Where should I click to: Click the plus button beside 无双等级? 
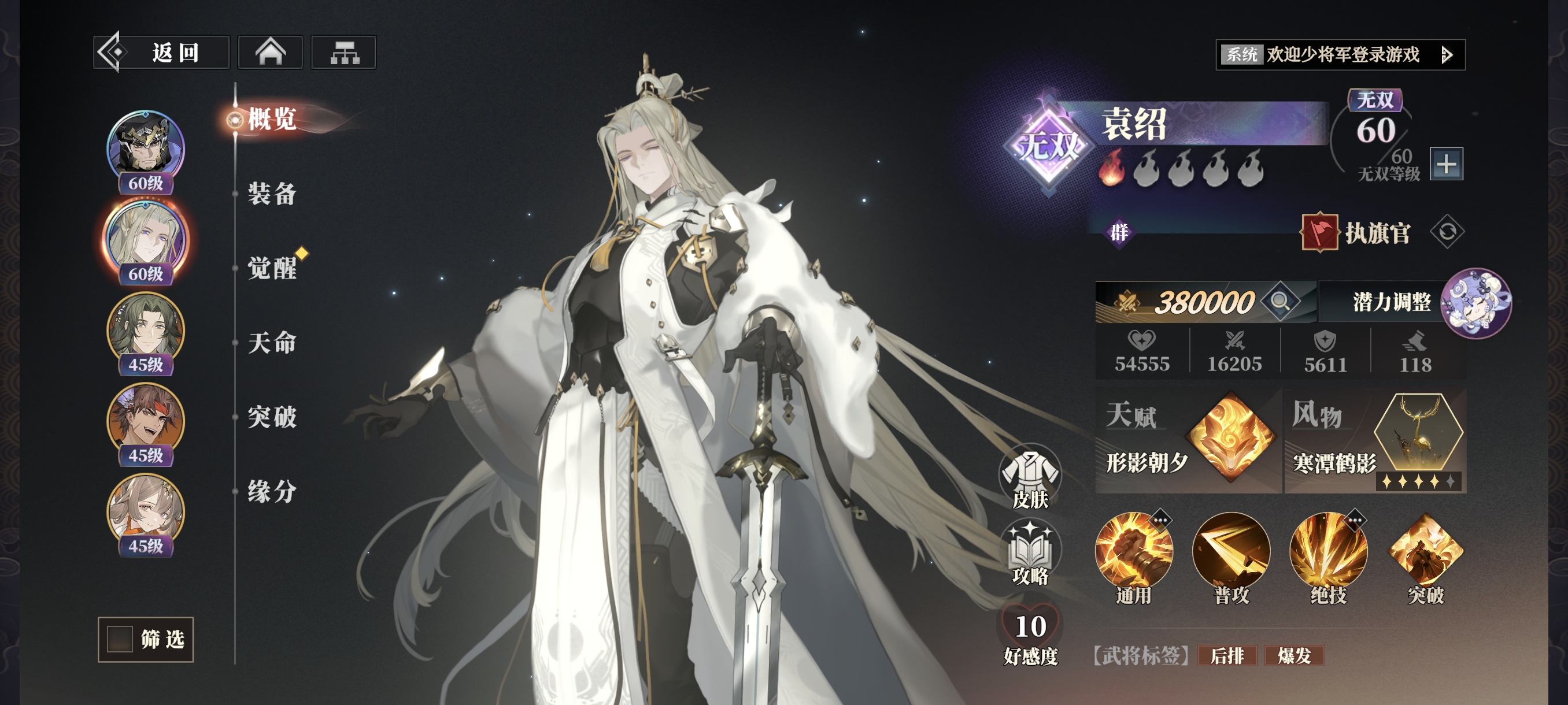click(x=1445, y=164)
